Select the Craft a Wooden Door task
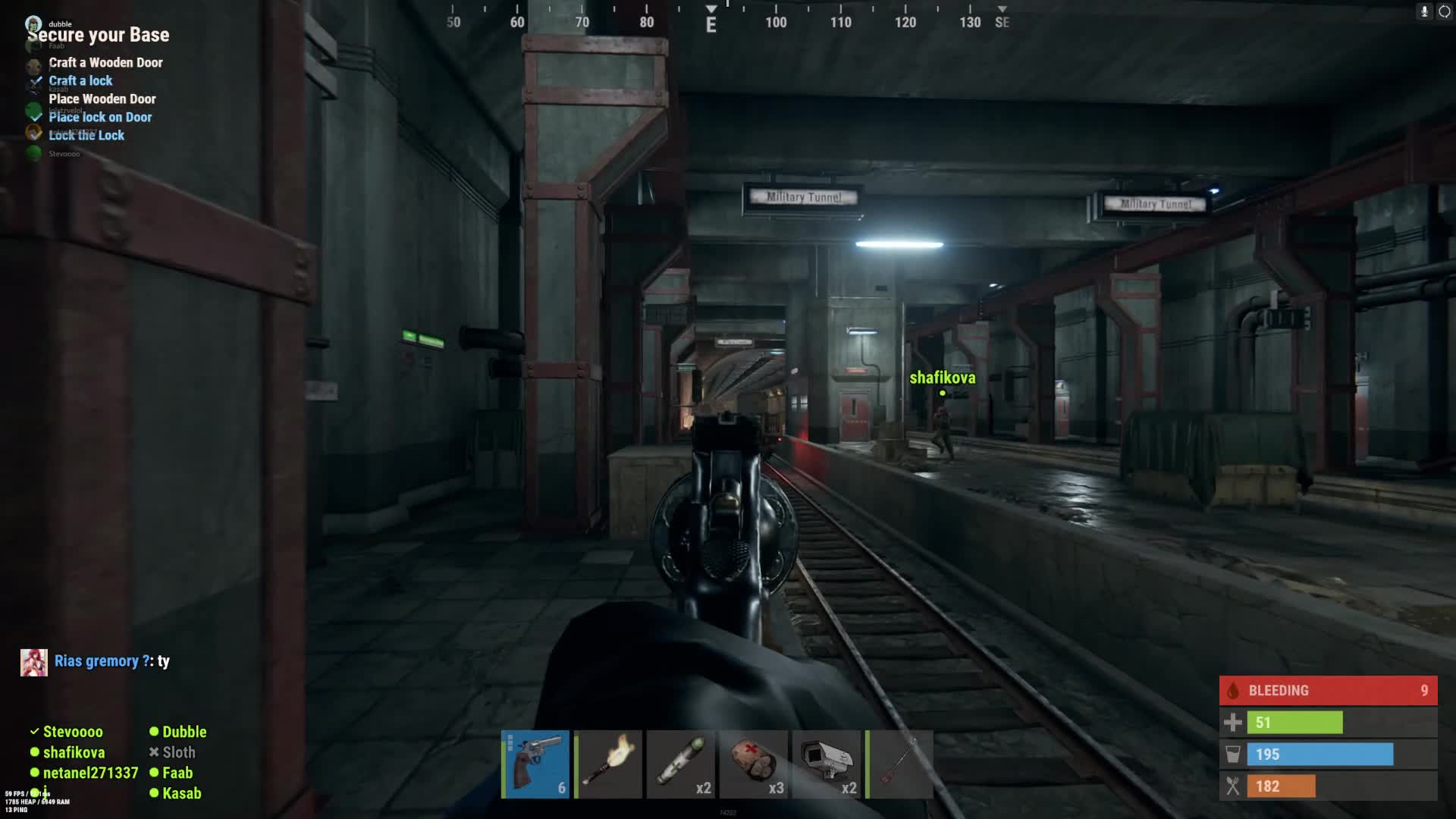The image size is (1456, 819). coord(105,63)
